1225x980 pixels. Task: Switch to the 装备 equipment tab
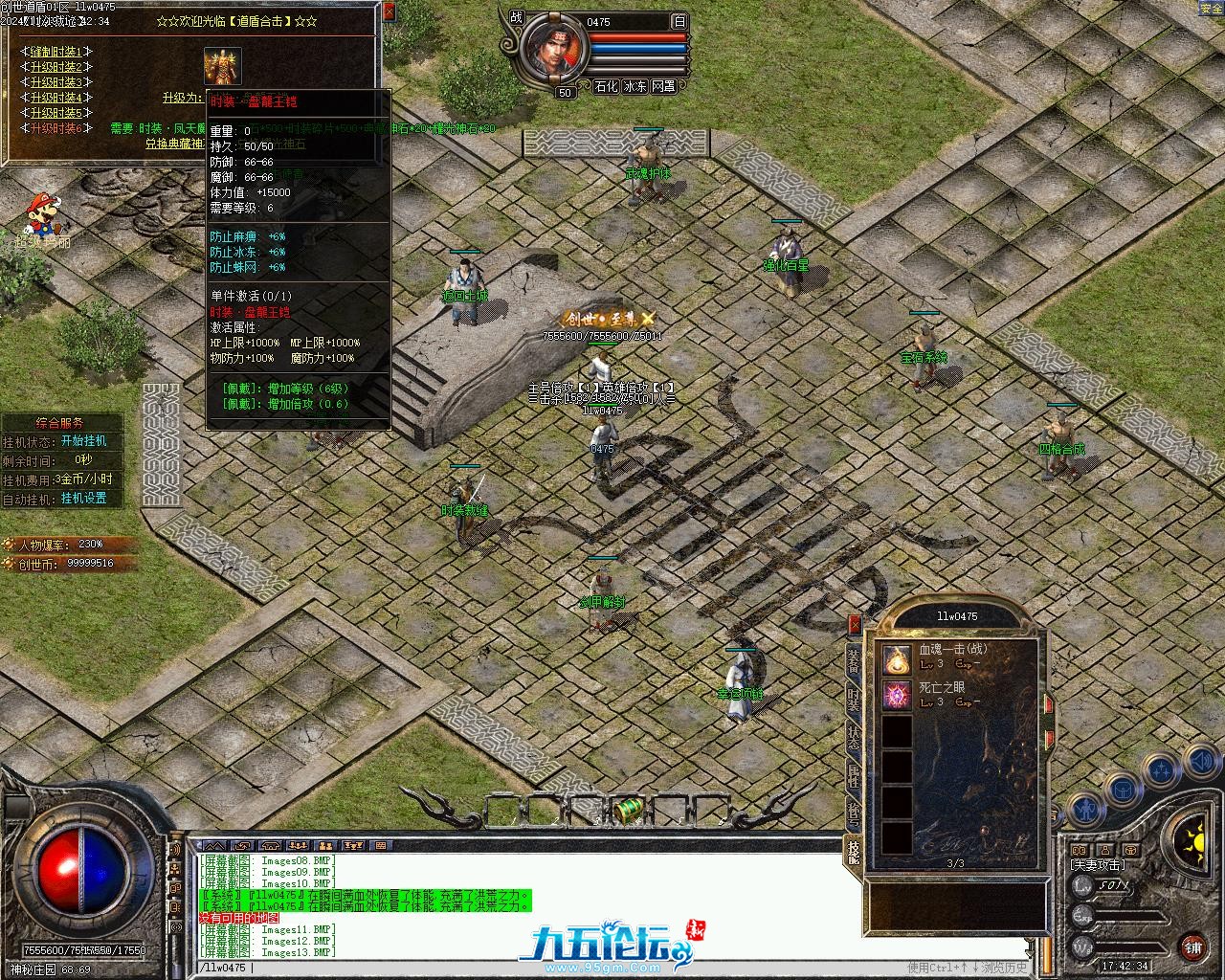[854, 661]
